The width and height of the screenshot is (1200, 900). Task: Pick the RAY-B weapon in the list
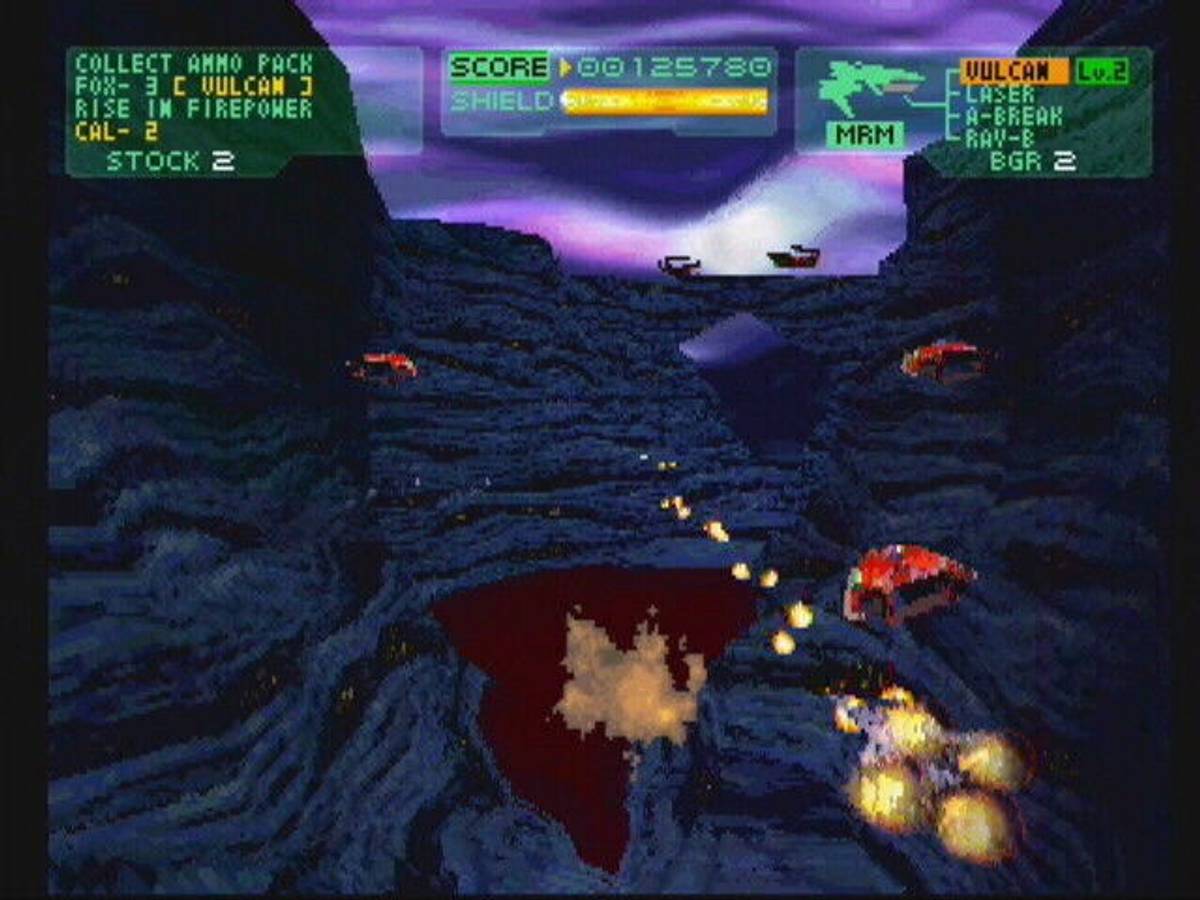point(1000,139)
